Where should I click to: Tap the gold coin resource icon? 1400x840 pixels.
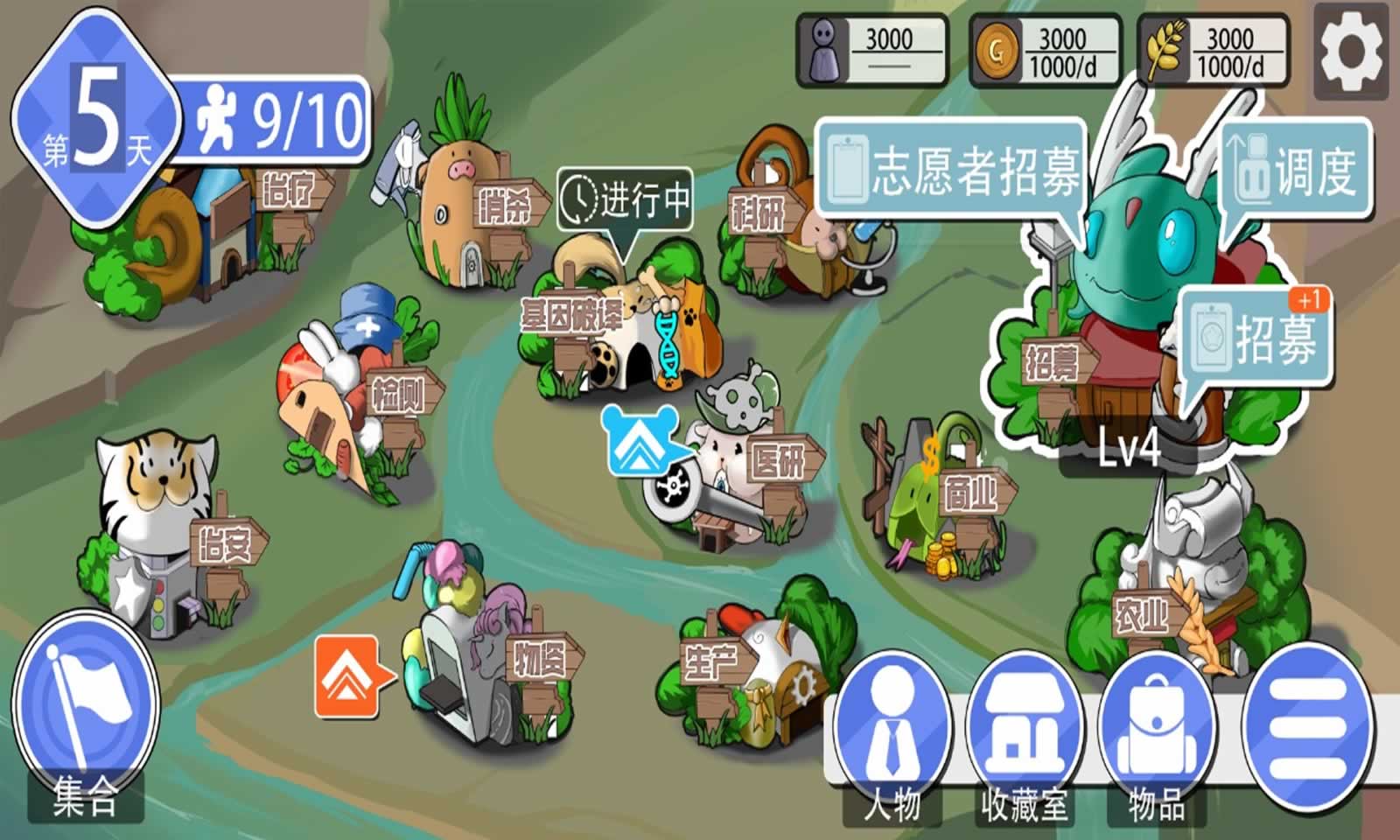coord(997,49)
